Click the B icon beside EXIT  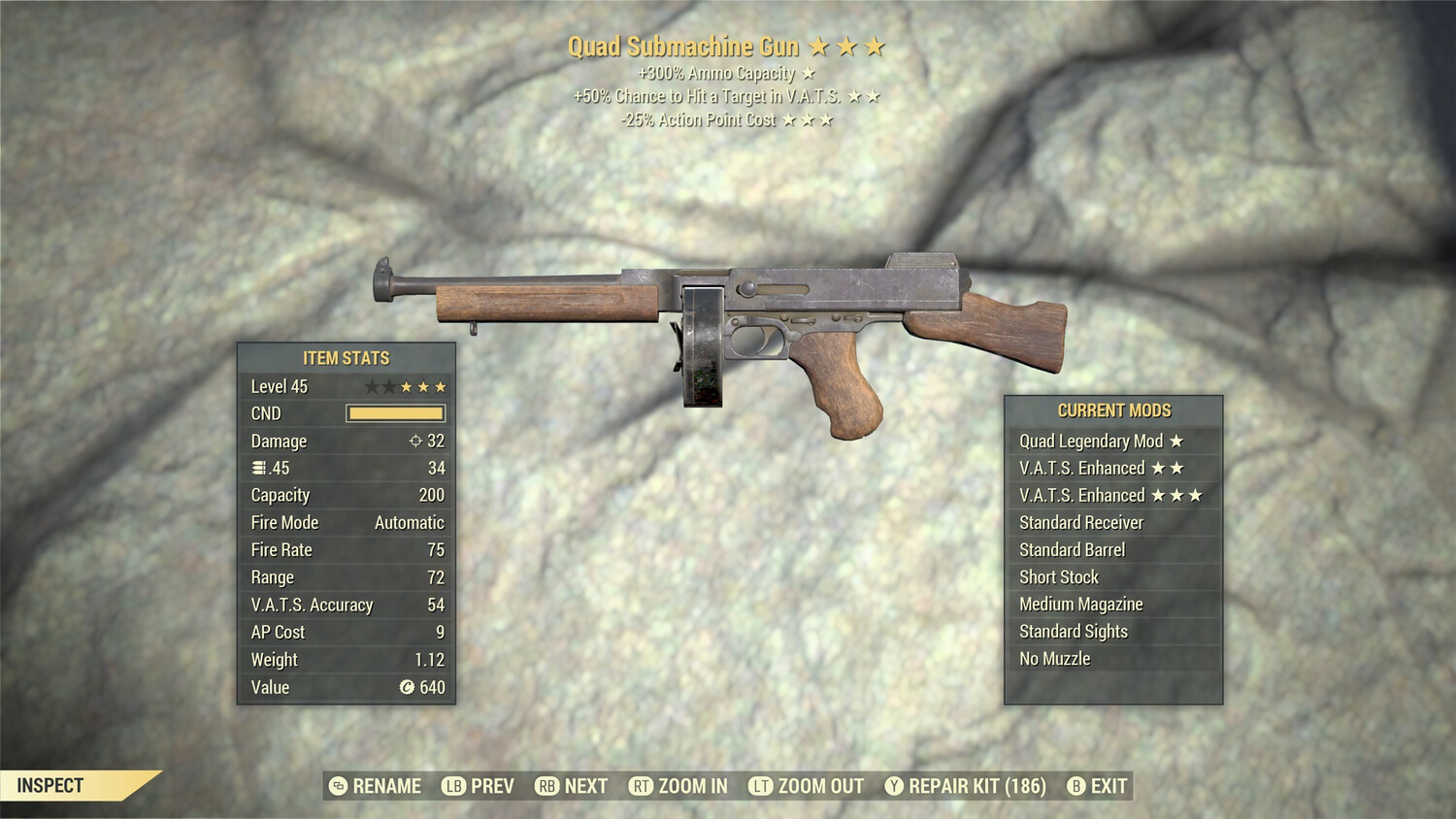1075,786
